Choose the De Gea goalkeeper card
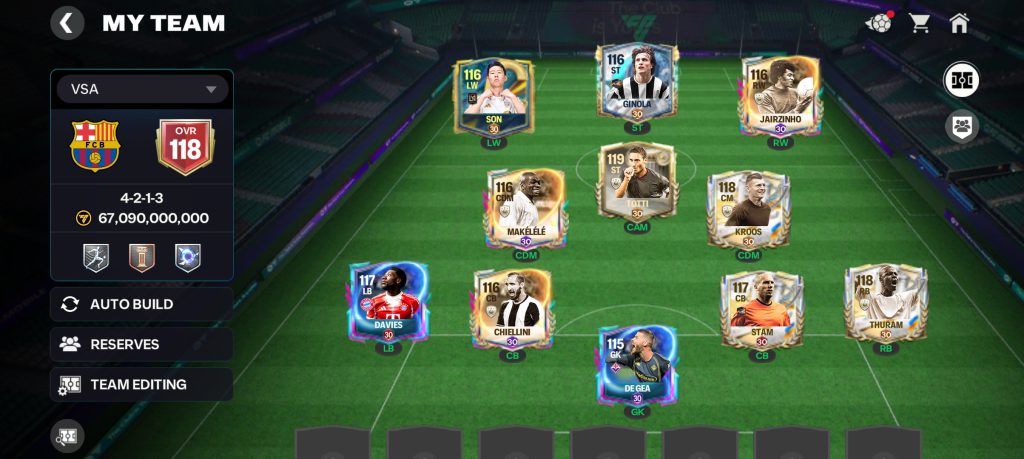Screen dimensions: 1024x459 pos(637,364)
